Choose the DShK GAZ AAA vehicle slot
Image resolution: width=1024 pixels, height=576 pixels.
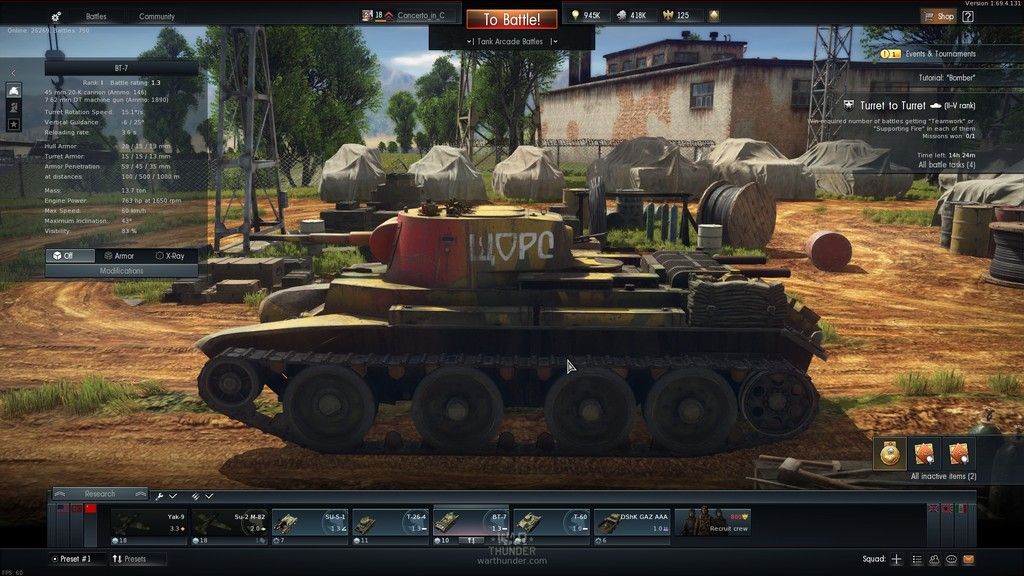(x=632, y=523)
